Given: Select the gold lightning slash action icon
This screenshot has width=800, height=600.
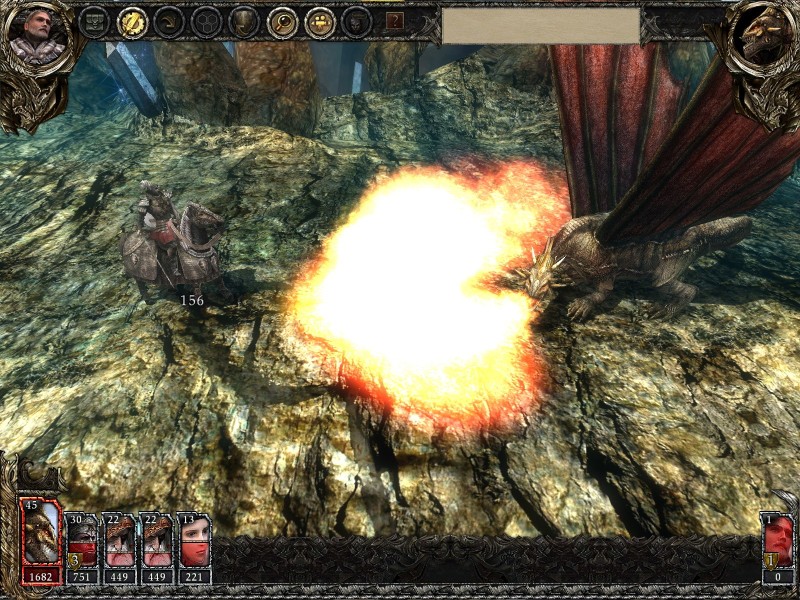Looking at the screenshot, I should click(x=131, y=21).
